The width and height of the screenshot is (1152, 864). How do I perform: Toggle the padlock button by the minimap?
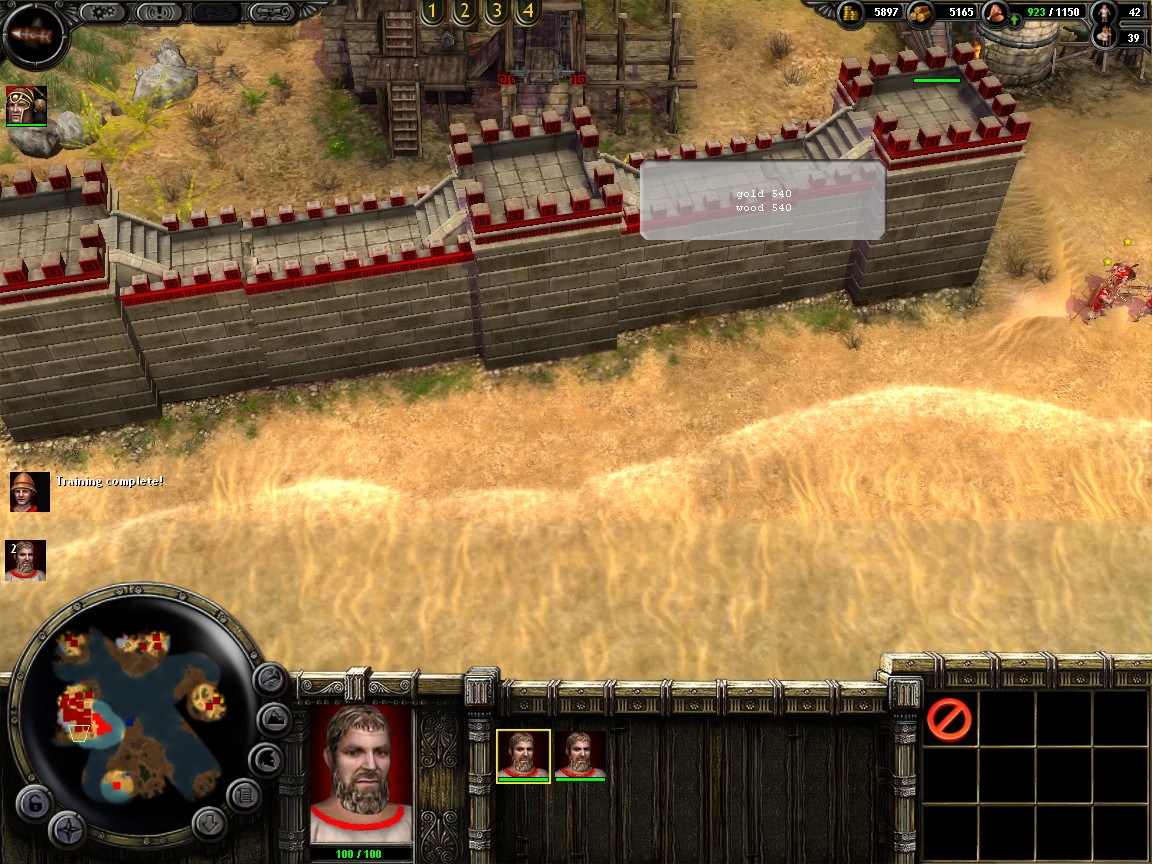33,802
